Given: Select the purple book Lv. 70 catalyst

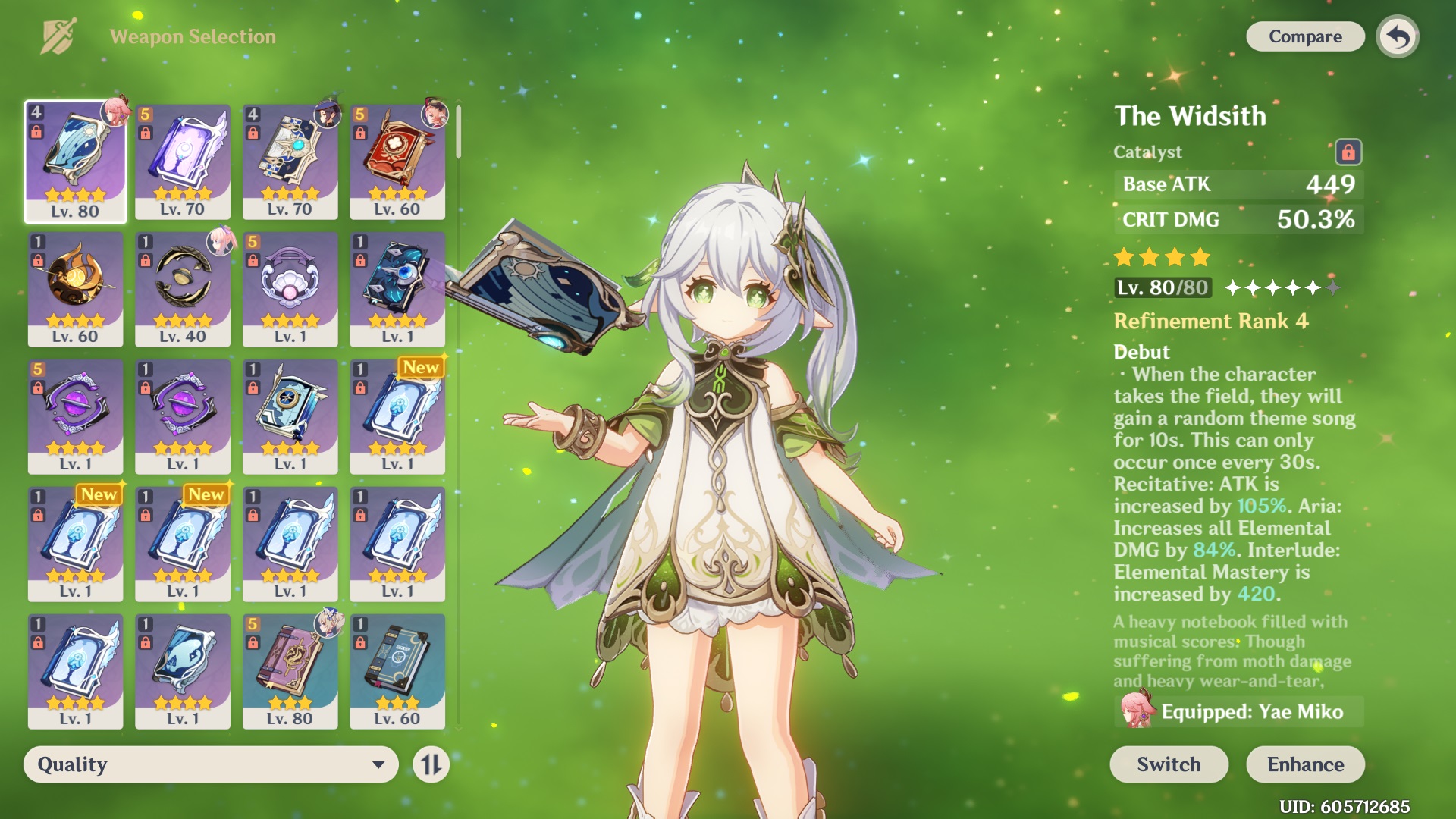Looking at the screenshot, I should pyautogui.click(x=183, y=162).
